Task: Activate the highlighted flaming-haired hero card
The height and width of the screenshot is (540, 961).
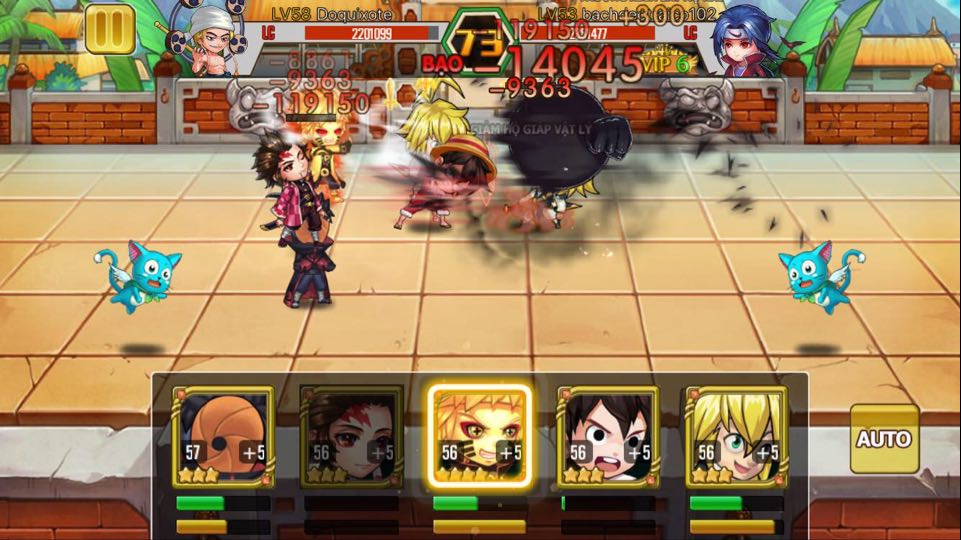Action: point(479,437)
